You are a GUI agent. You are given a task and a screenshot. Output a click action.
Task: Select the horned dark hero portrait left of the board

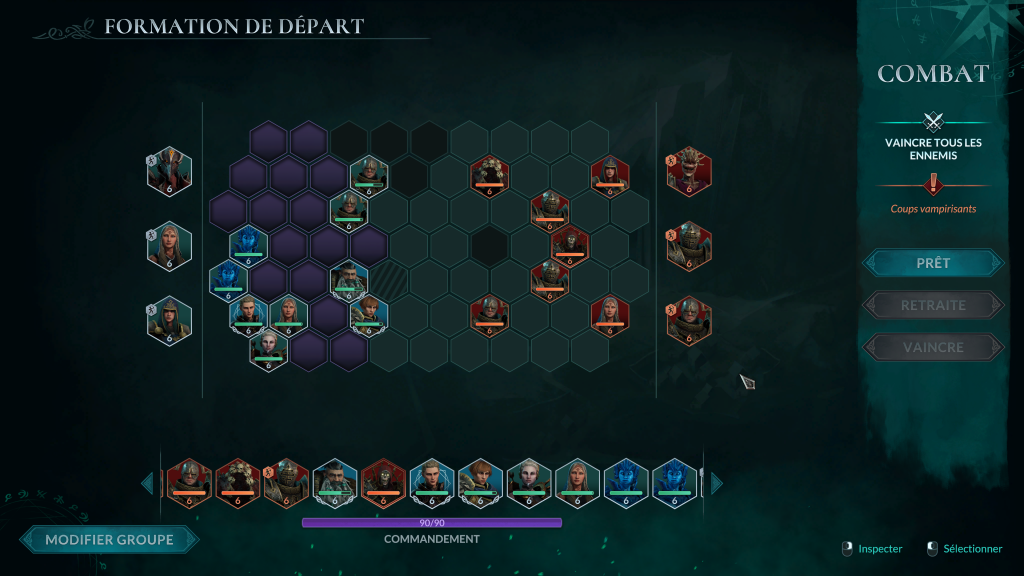click(x=169, y=171)
